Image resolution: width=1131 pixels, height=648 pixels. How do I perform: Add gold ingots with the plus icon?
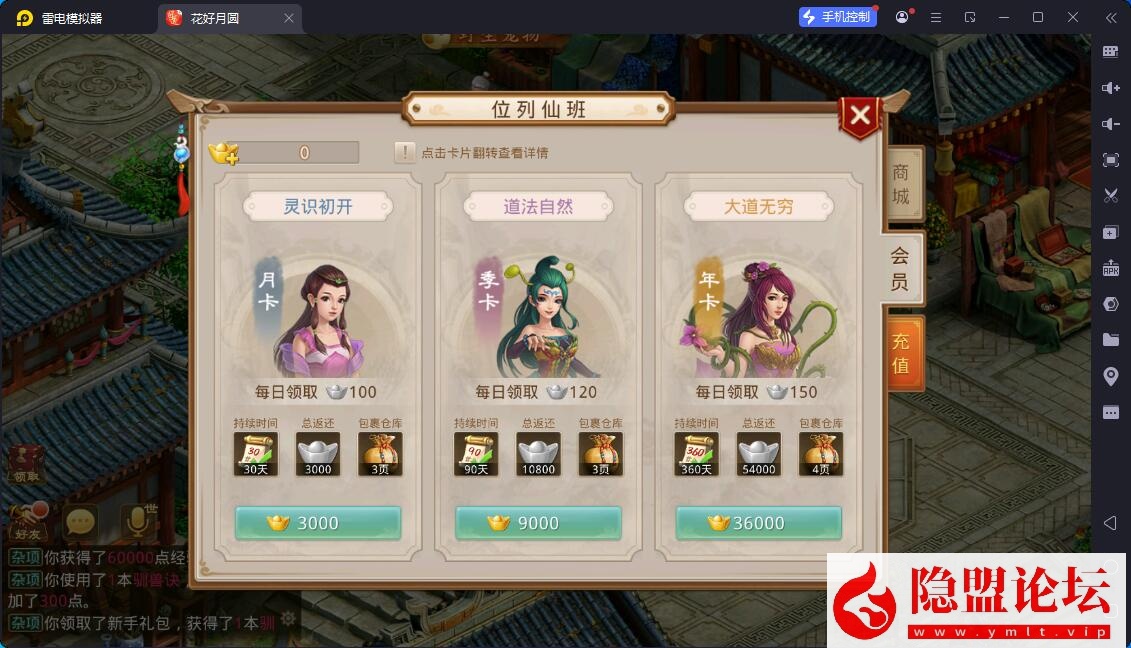tap(224, 153)
